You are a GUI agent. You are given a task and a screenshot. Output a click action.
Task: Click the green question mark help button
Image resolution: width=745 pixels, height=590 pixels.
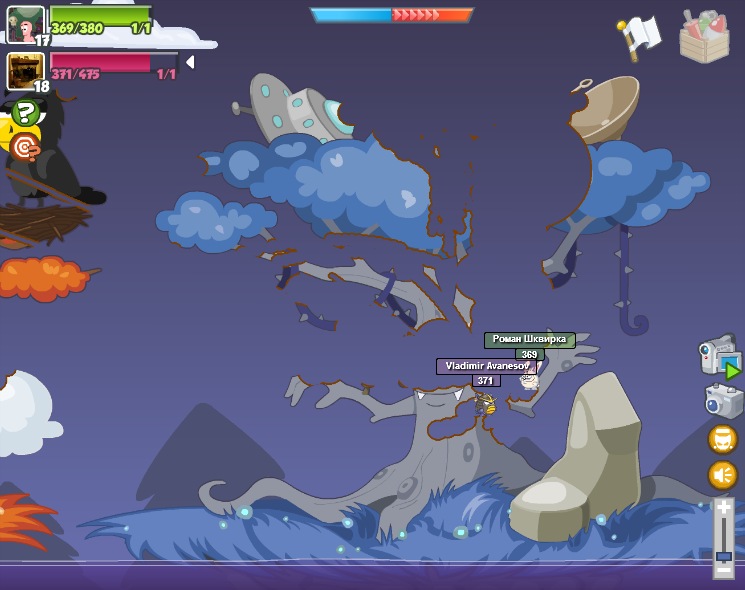coord(25,112)
